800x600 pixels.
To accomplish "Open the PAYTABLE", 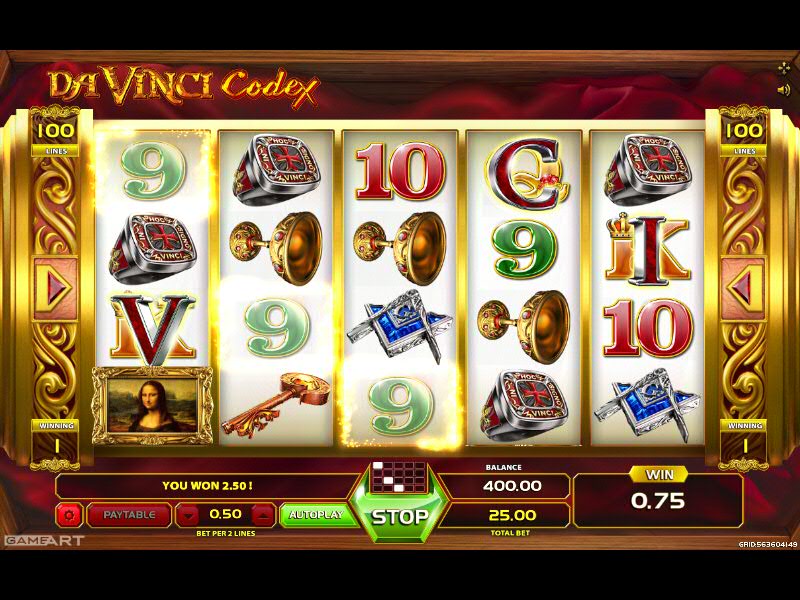I will pos(129,515).
